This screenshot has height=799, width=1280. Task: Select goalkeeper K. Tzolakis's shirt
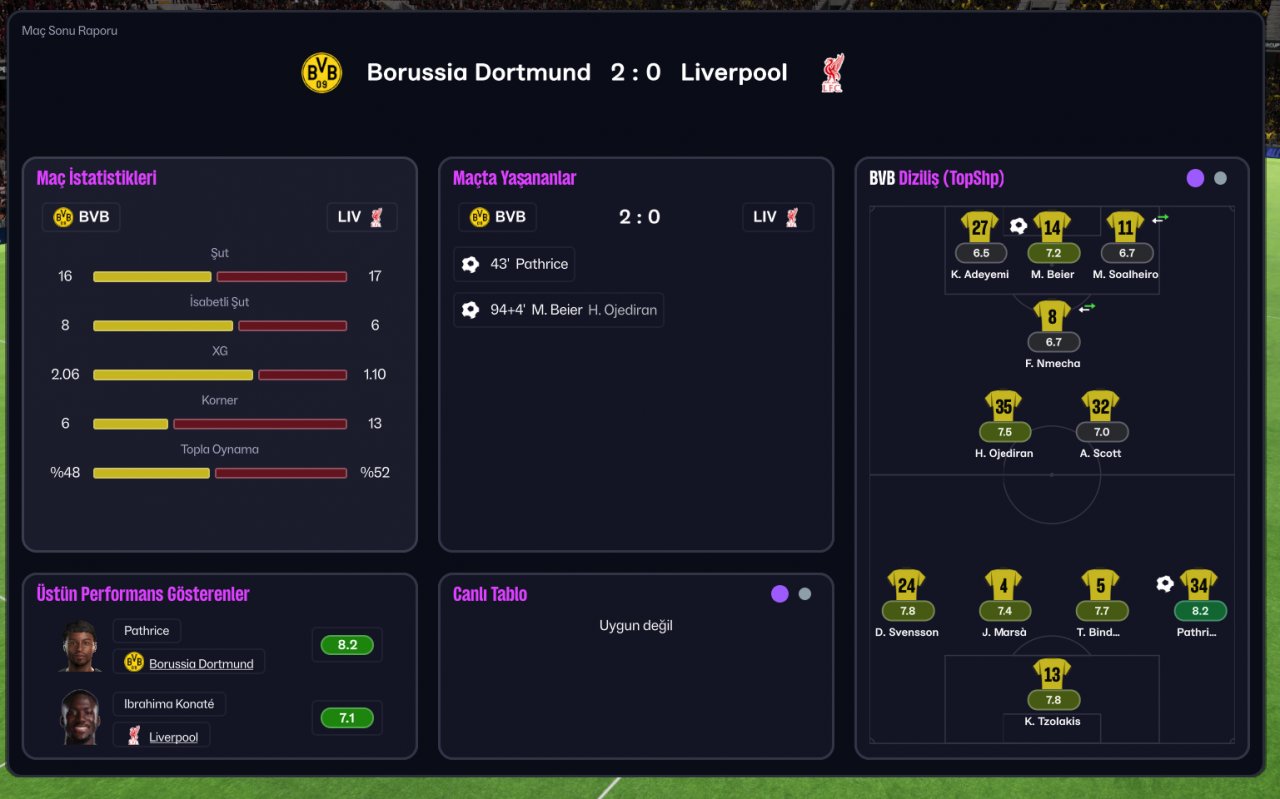click(x=1052, y=674)
